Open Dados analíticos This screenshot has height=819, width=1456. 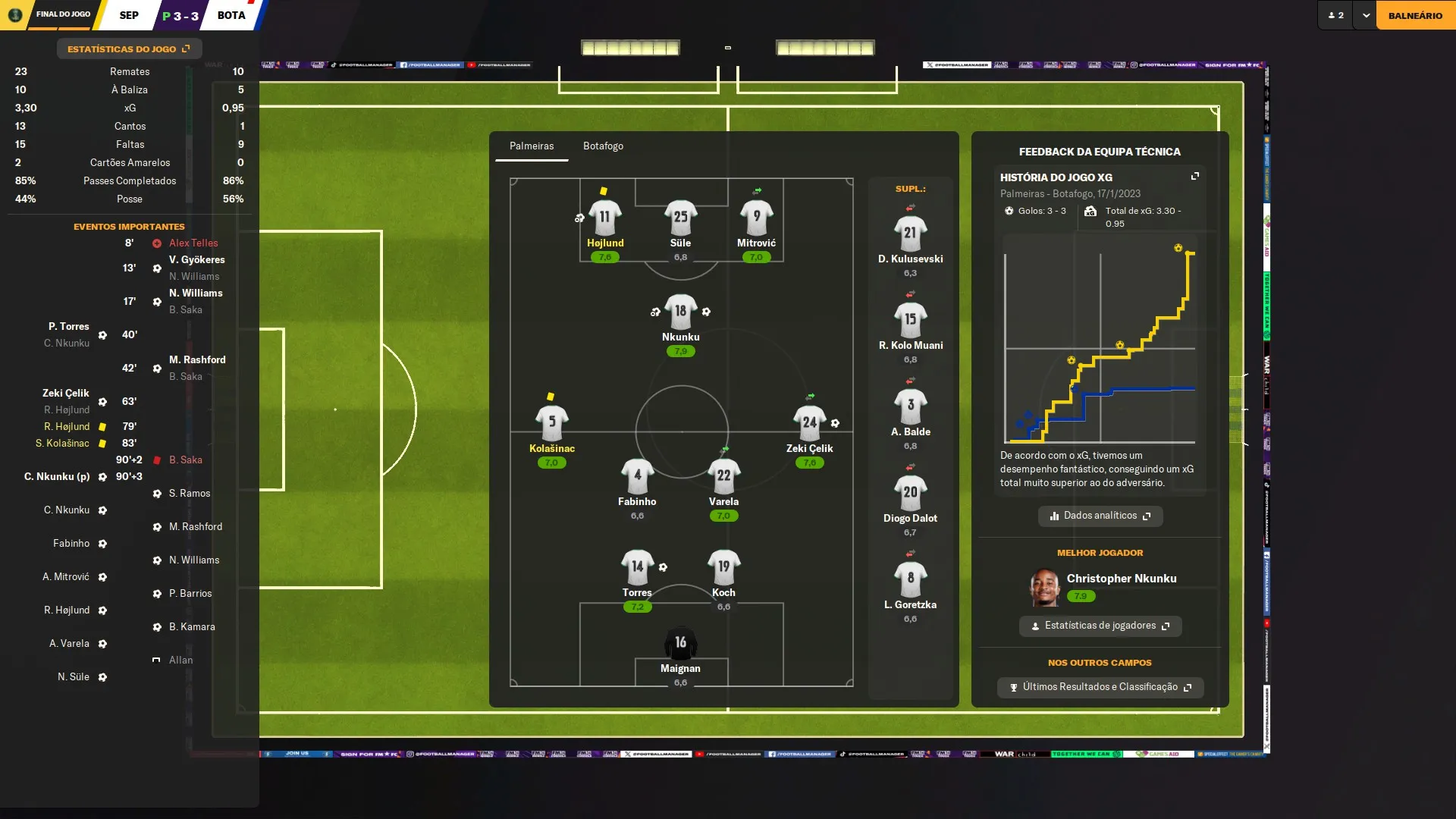coord(1100,516)
